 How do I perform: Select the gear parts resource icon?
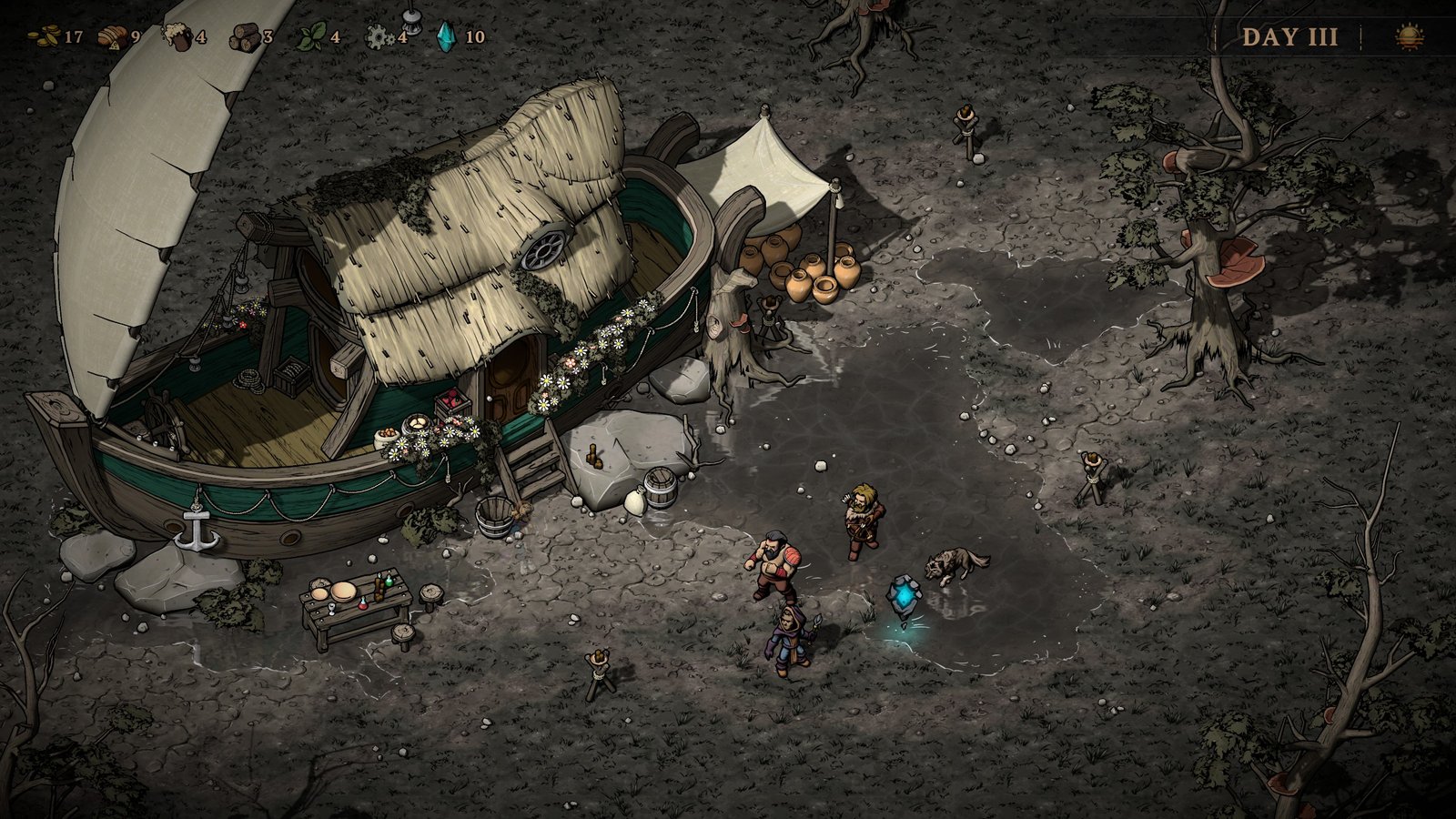click(378, 37)
